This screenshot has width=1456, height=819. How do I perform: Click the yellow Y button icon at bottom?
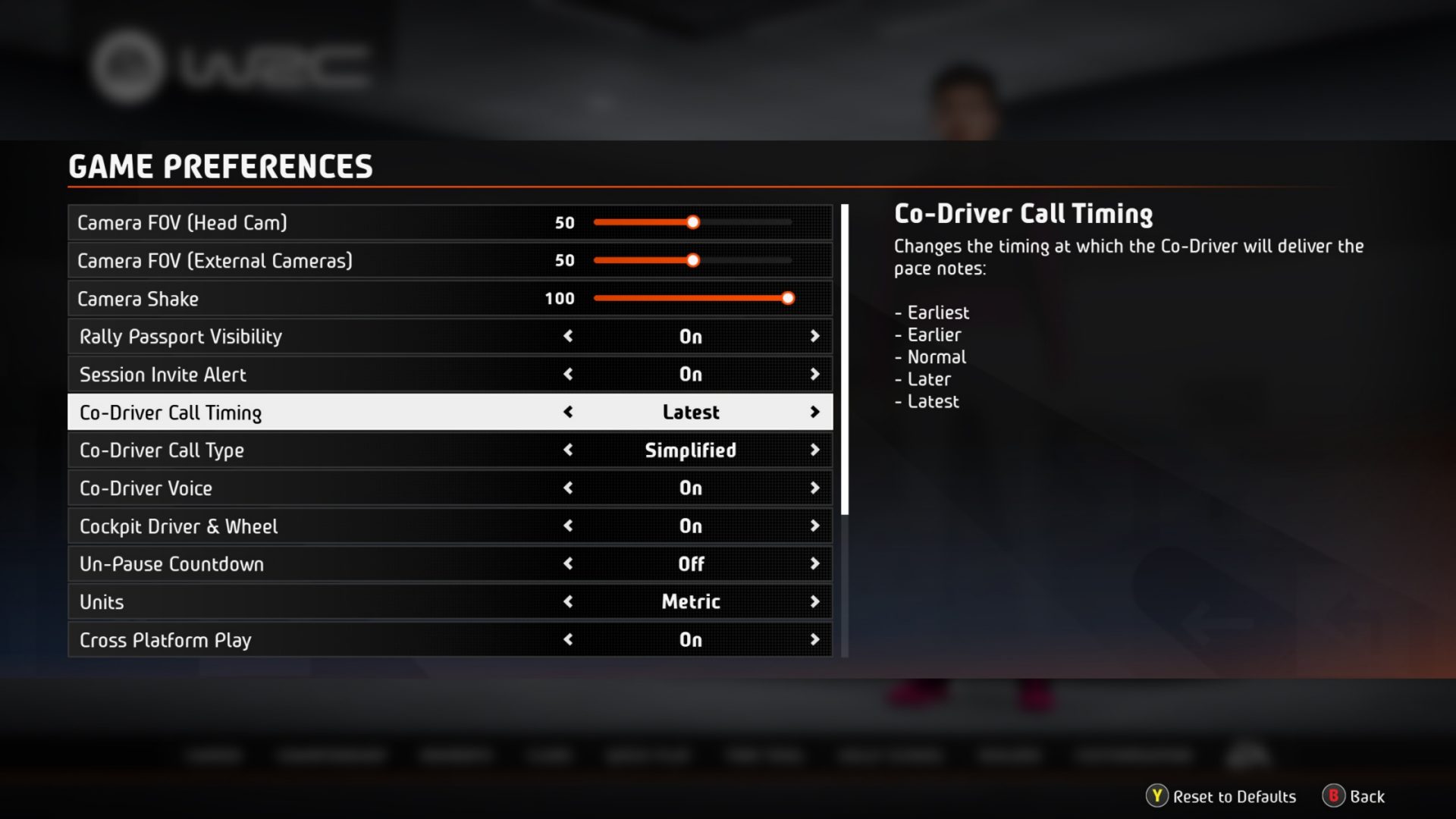(1157, 797)
